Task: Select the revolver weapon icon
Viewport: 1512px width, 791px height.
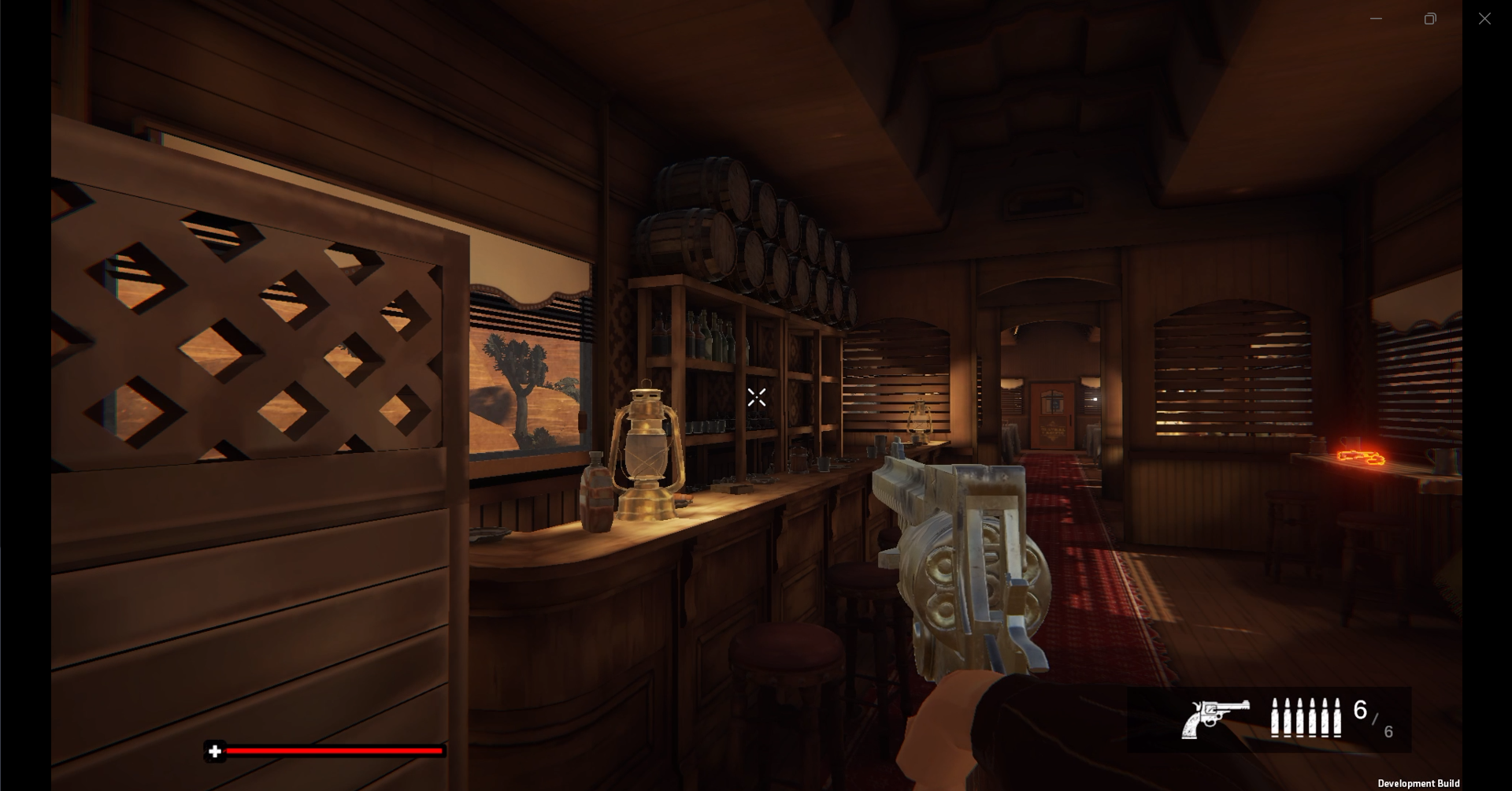Action: (1214, 718)
